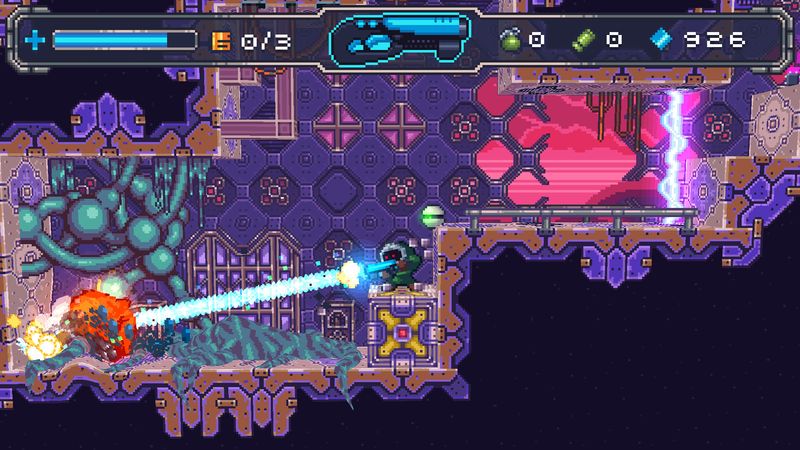The width and height of the screenshot is (800, 450).
Task: Click the orange keycard icon
Action: point(221,41)
